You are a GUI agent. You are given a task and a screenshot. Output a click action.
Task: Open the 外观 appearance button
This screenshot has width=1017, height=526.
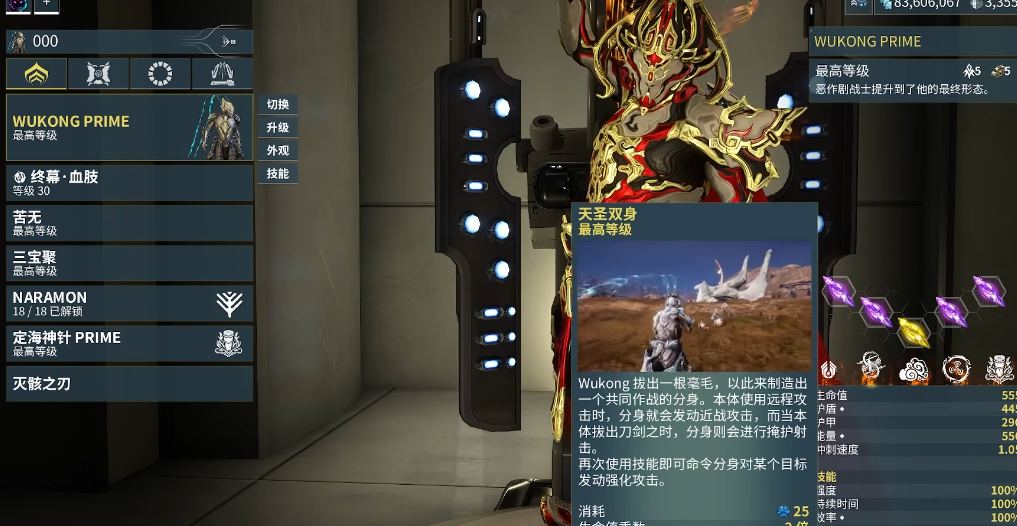click(278, 151)
